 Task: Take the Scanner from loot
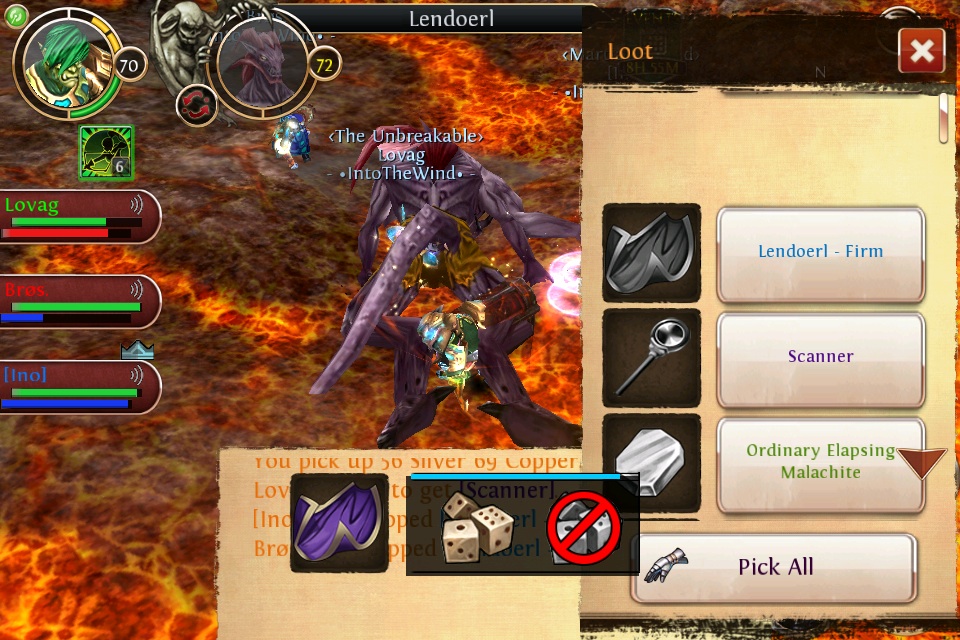pyautogui.click(x=820, y=357)
